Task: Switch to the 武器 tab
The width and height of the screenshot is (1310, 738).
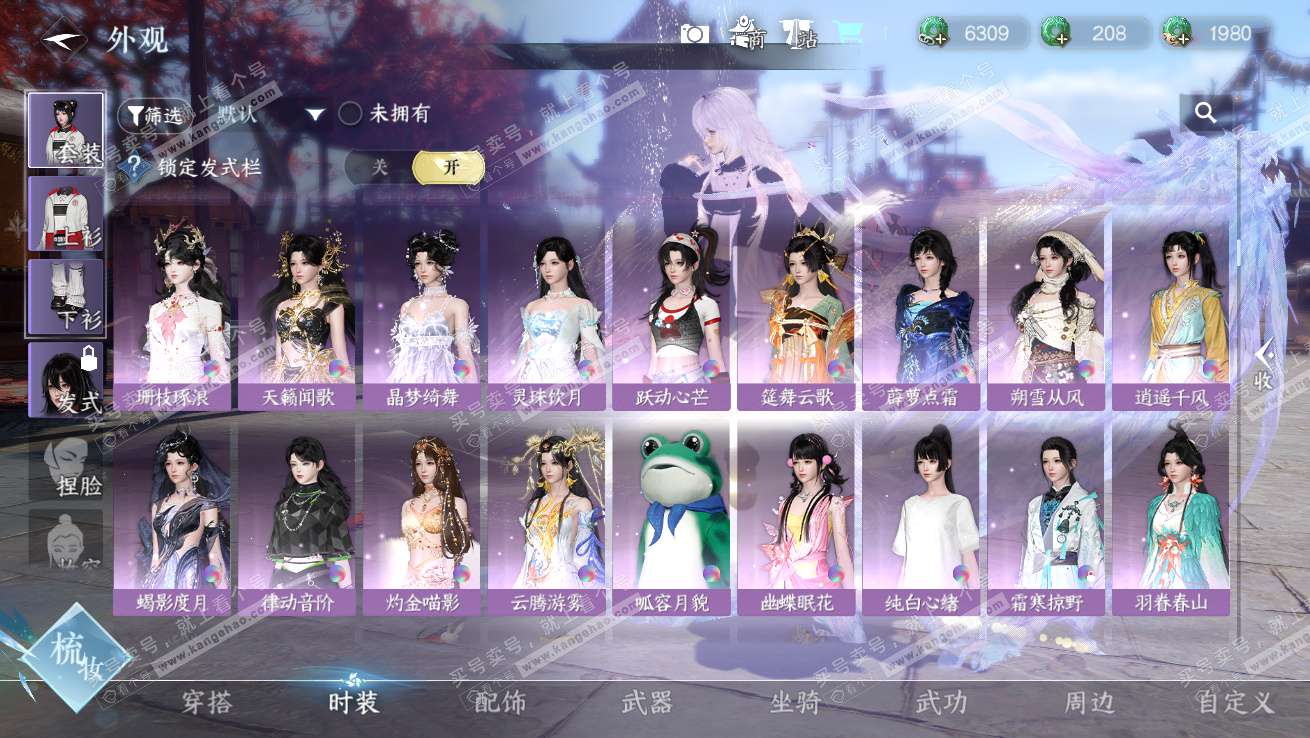Action: 647,702
